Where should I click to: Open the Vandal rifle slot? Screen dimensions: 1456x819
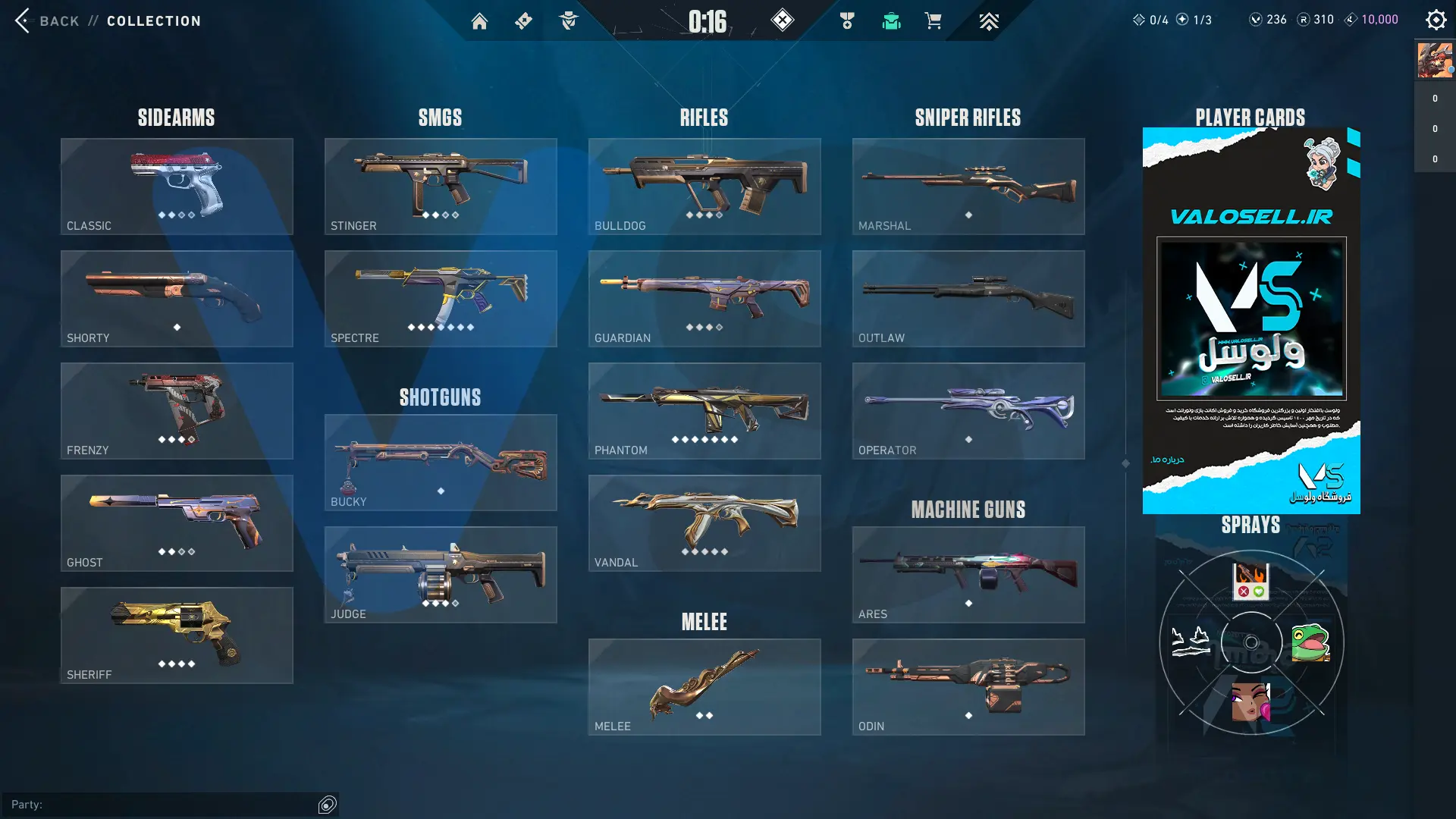coord(704,523)
